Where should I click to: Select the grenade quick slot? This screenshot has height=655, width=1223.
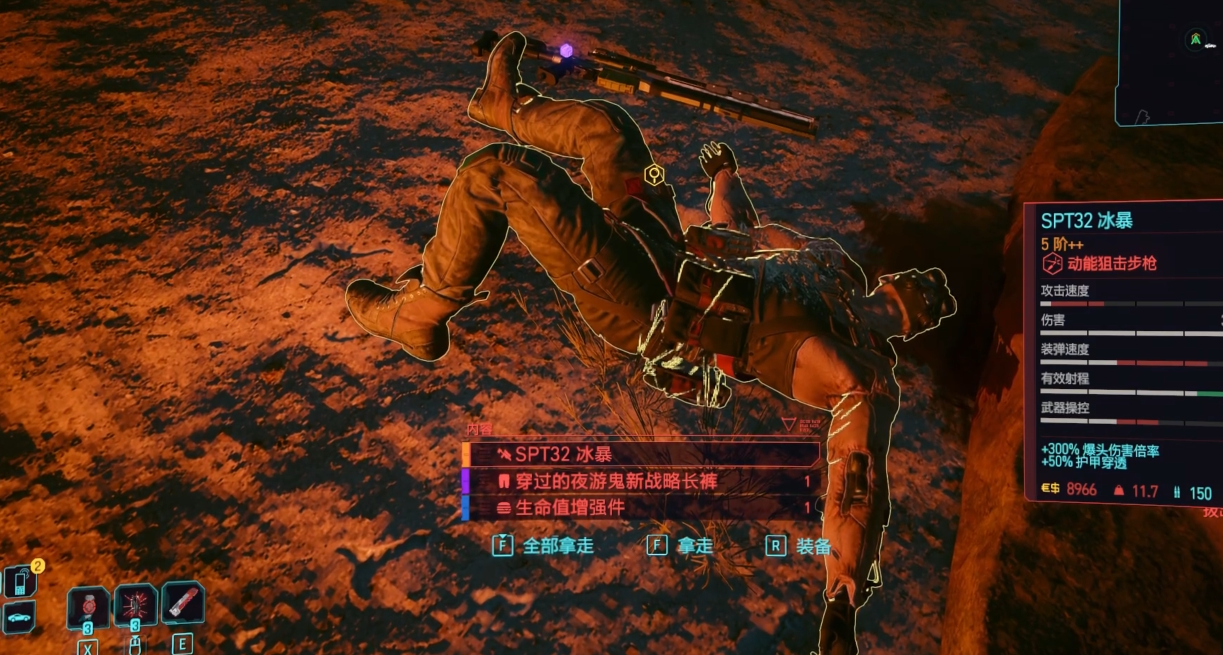pyautogui.click(x=88, y=606)
